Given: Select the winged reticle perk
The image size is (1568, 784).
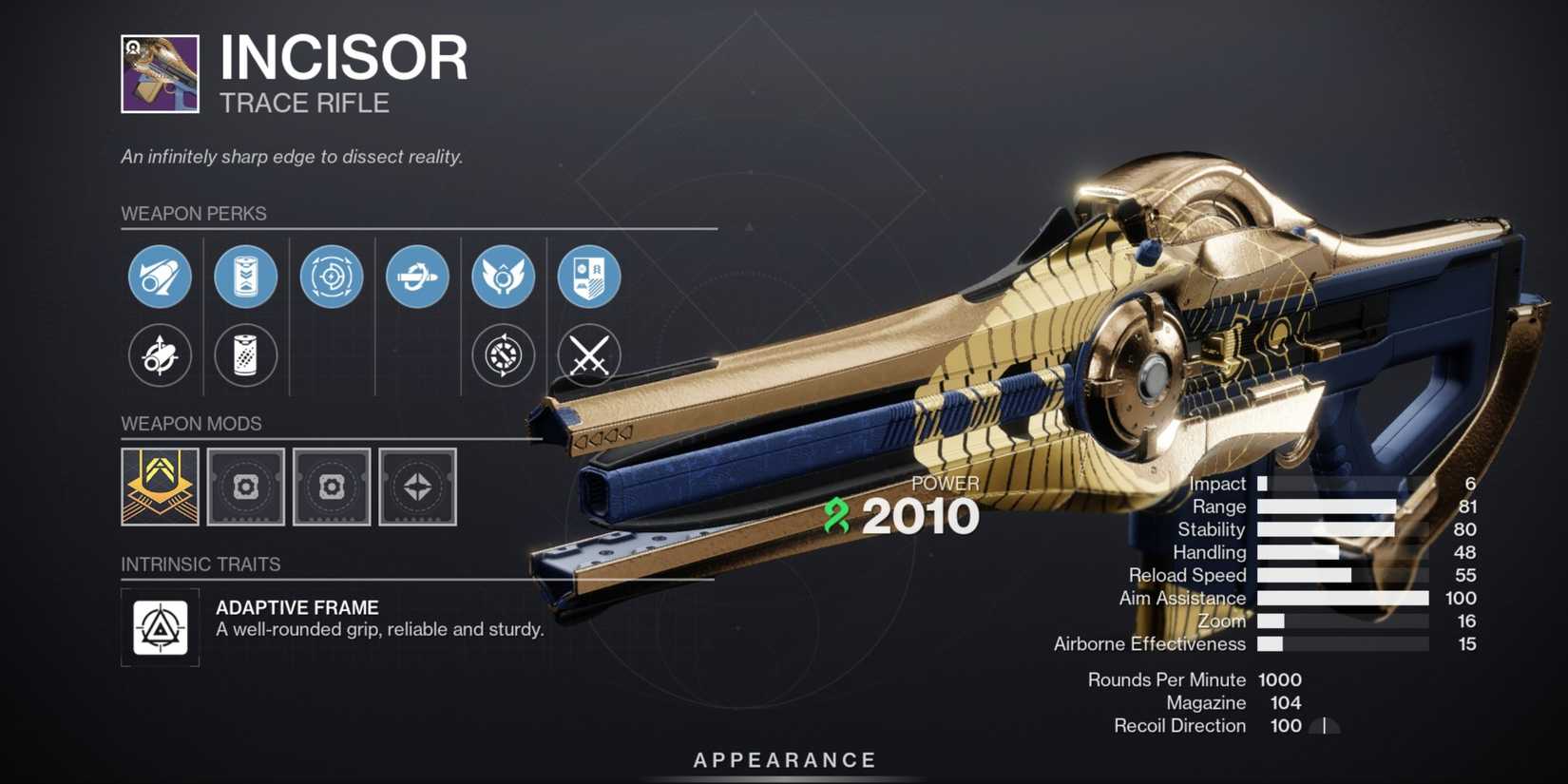Looking at the screenshot, I should click(504, 277).
